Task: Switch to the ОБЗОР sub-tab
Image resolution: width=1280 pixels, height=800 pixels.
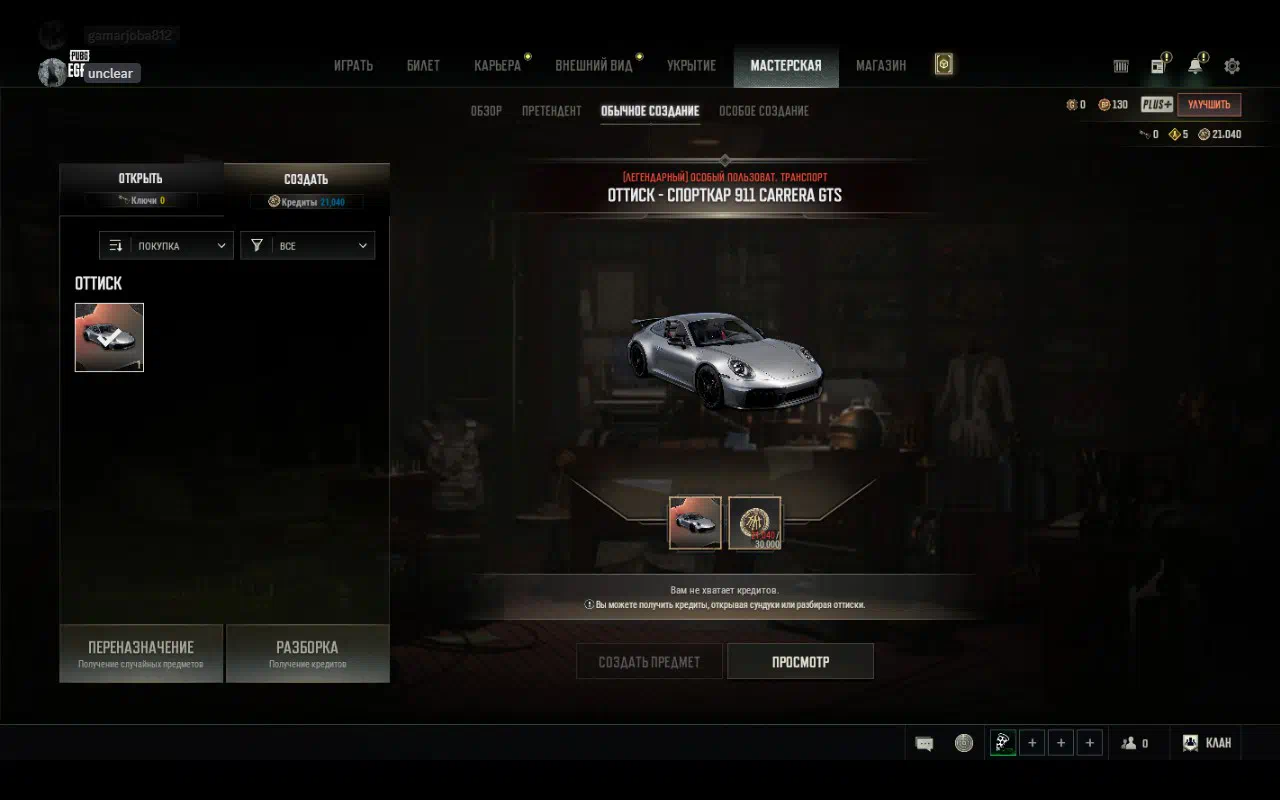Action: (x=486, y=111)
